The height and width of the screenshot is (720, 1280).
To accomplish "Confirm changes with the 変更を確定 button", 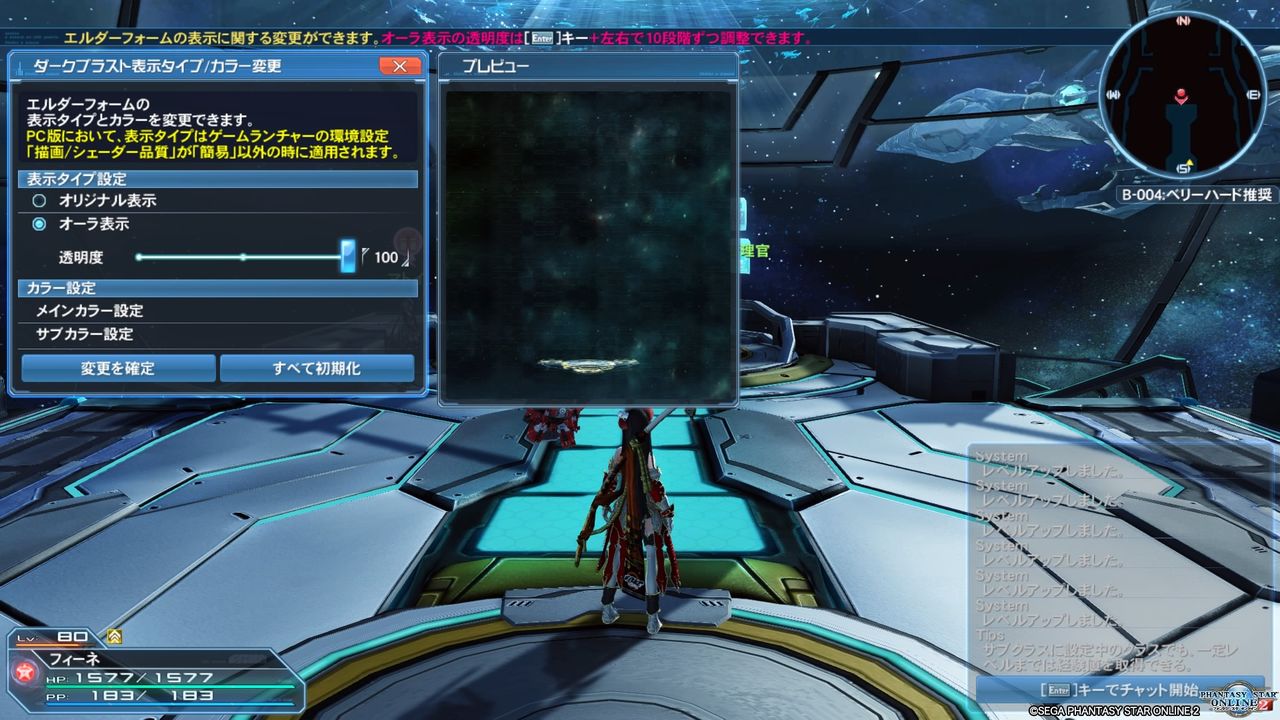I will click(120, 368).
